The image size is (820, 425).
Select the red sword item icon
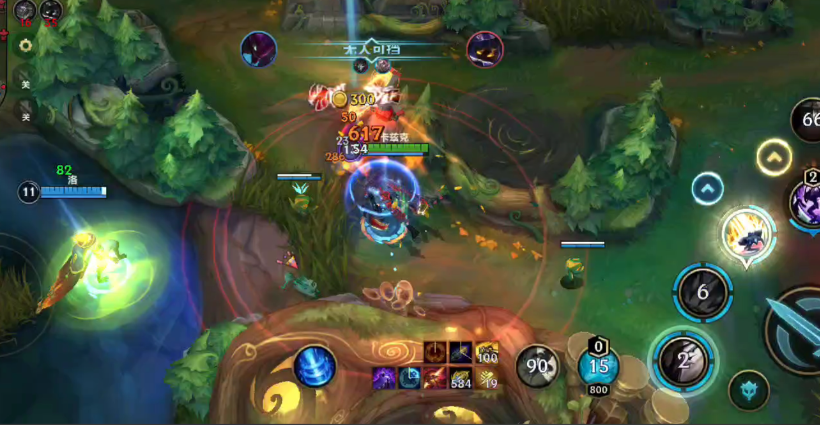click(435, 377)
